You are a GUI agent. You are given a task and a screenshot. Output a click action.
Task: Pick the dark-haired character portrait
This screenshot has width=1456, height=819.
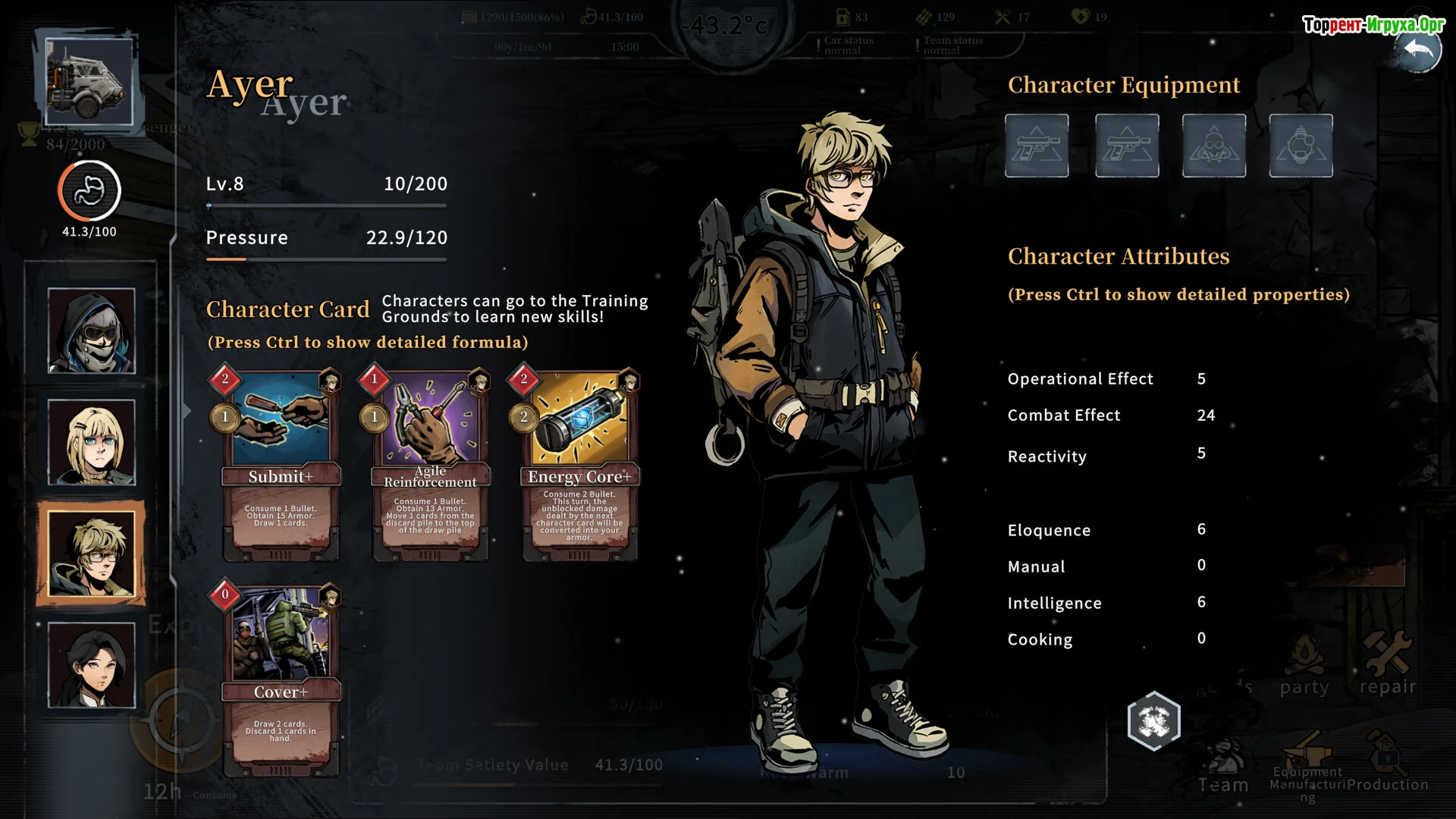[x=92, y=665]
